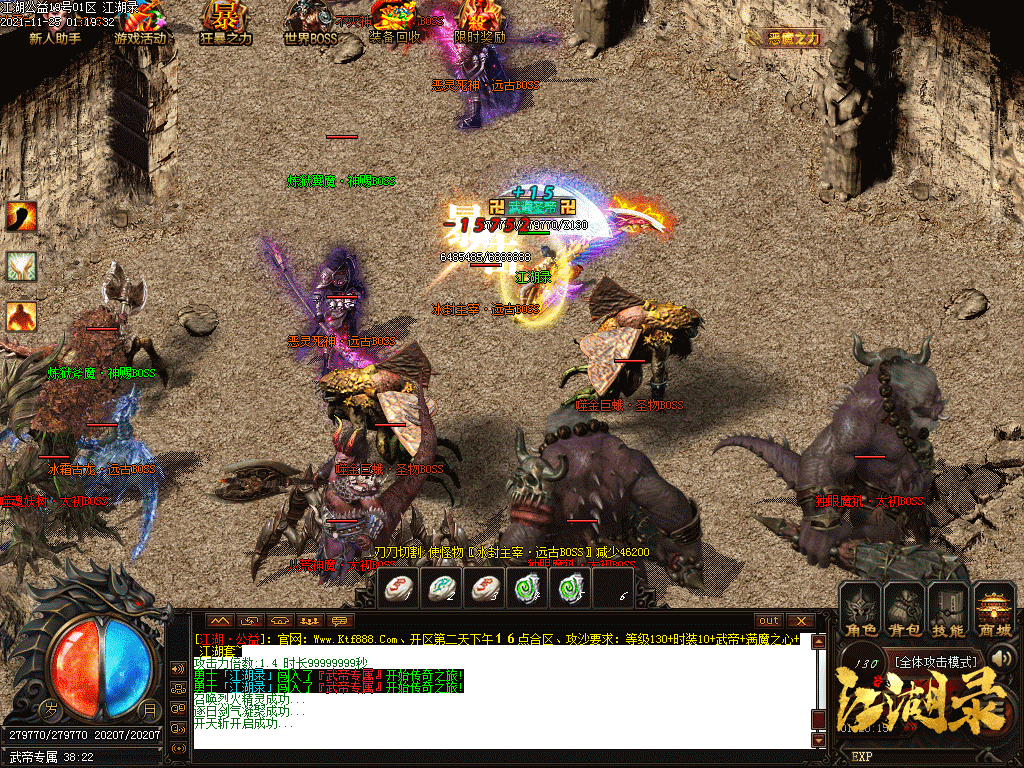Use the teal rune stone in slot 2

tap(444, 588)
